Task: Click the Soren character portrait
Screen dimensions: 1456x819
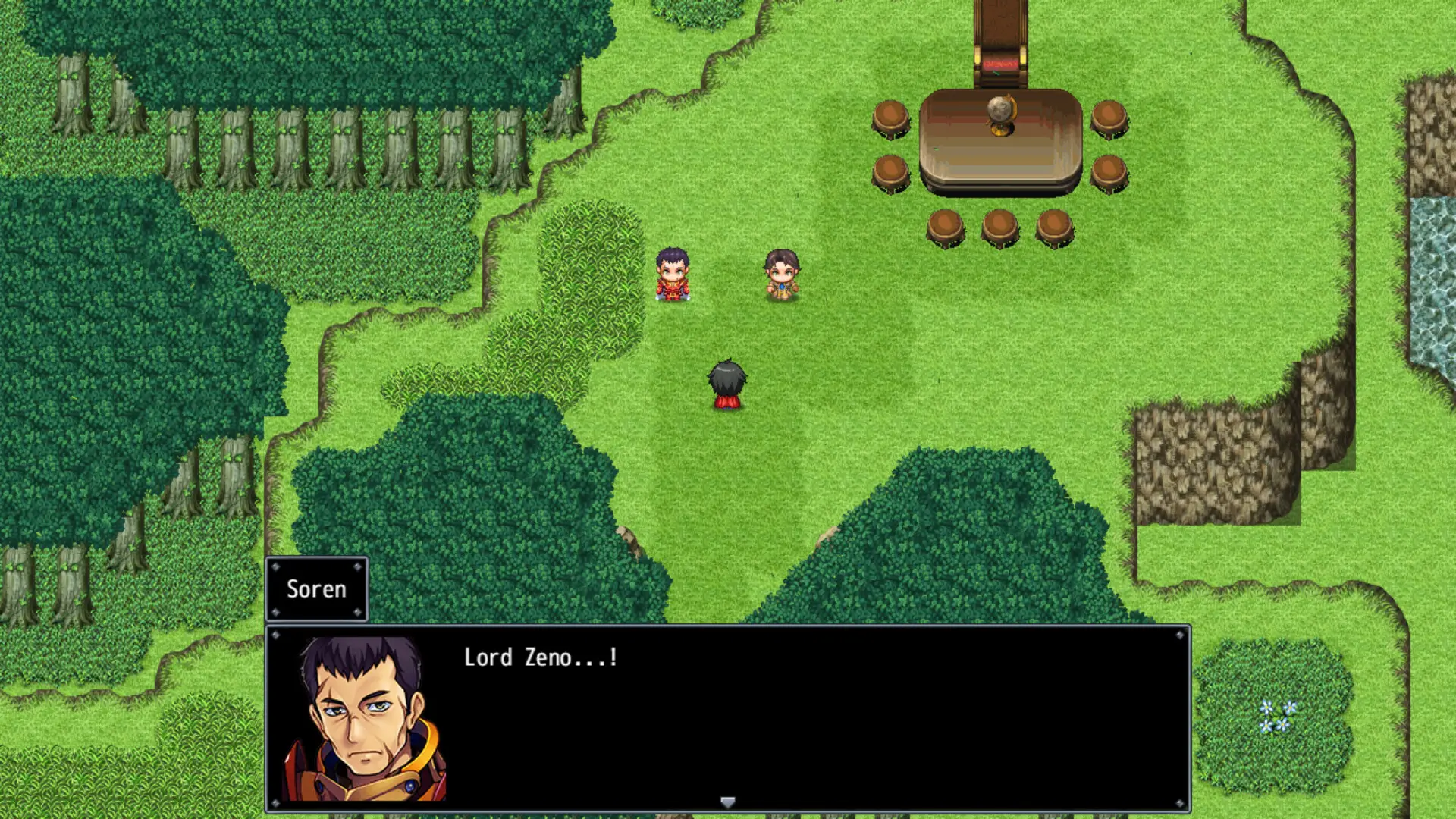Action: pyautogui.click(x=364, y=720)
